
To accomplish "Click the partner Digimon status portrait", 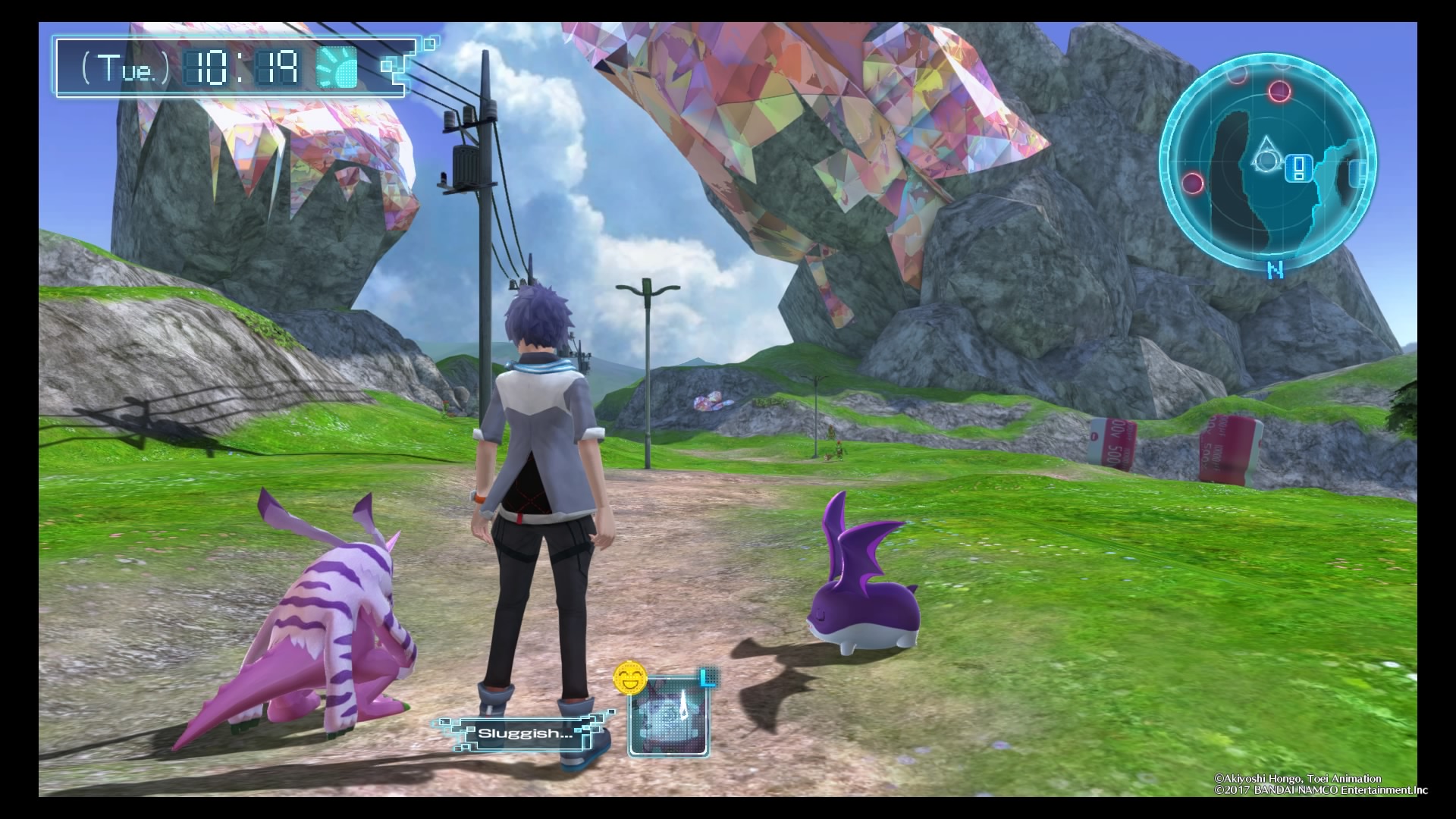I will tap(669, 716).
